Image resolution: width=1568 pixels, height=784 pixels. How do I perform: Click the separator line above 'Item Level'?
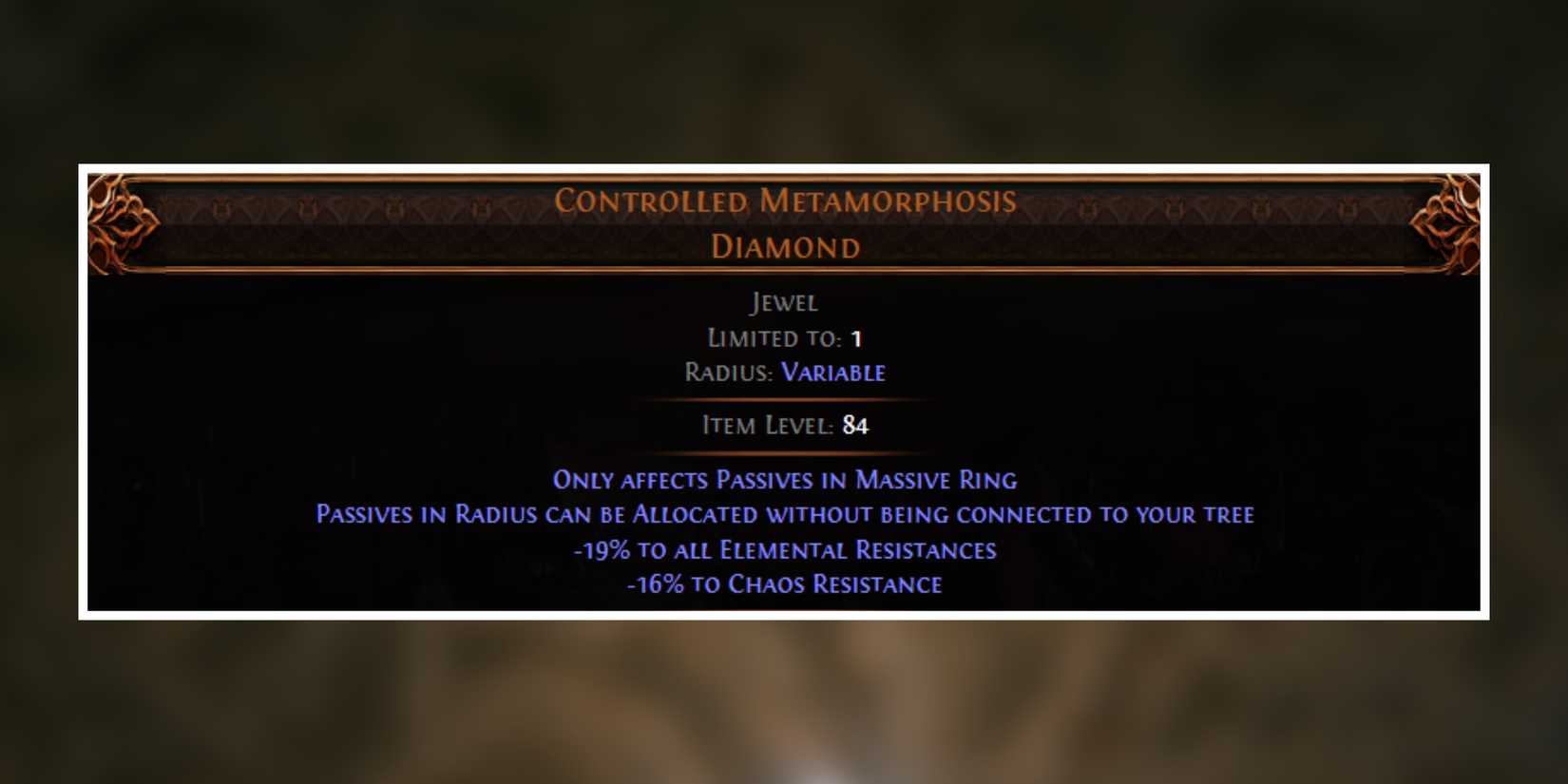point(783,400)
